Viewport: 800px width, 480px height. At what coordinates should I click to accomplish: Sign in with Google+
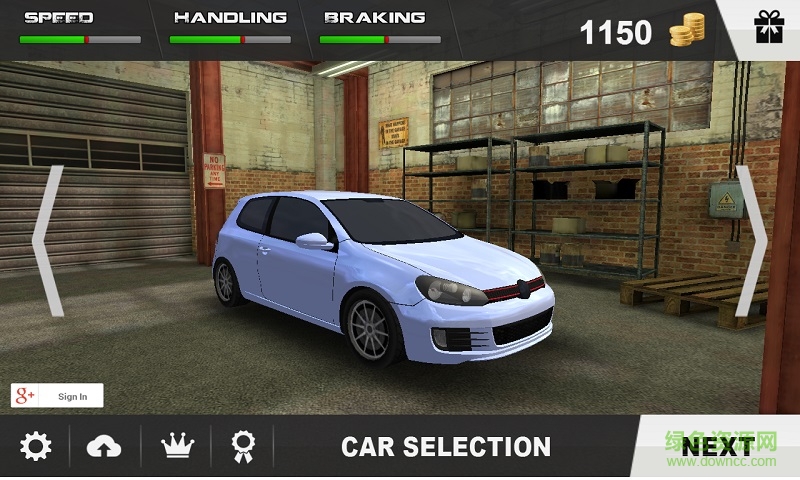pyautogui.click(x=57, y=396)
